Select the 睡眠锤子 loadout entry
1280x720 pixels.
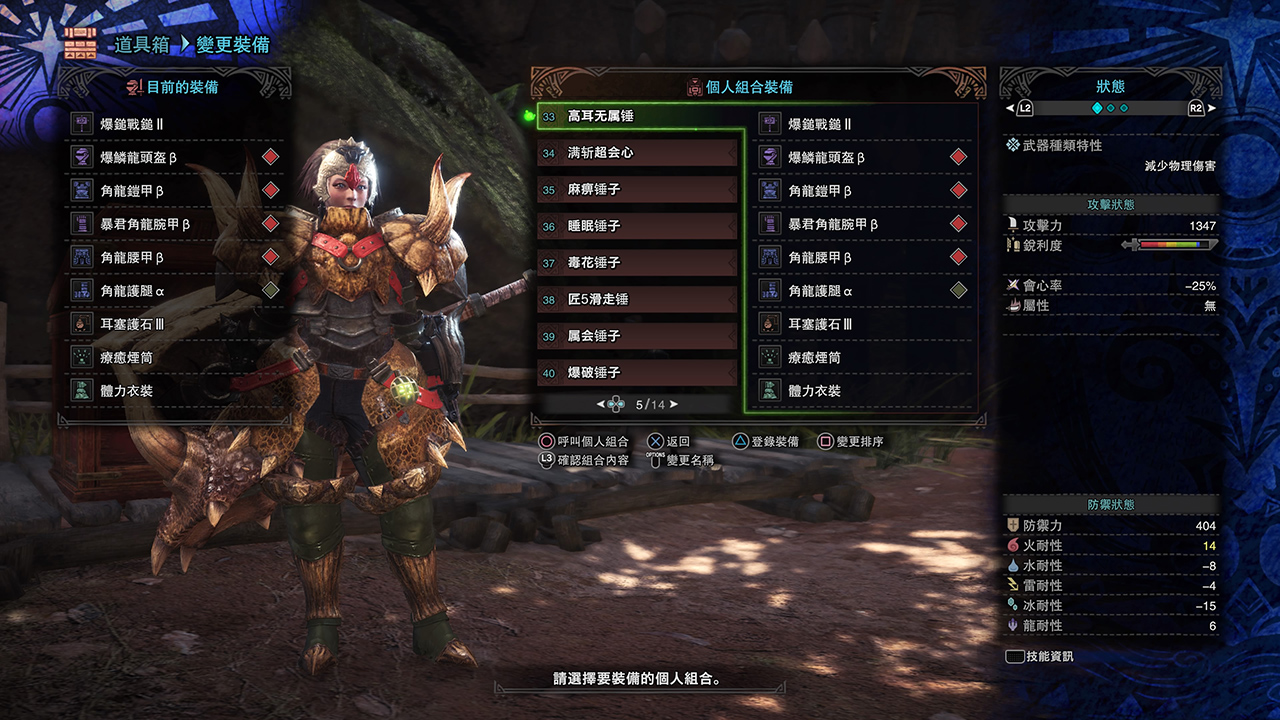[638, 226]
